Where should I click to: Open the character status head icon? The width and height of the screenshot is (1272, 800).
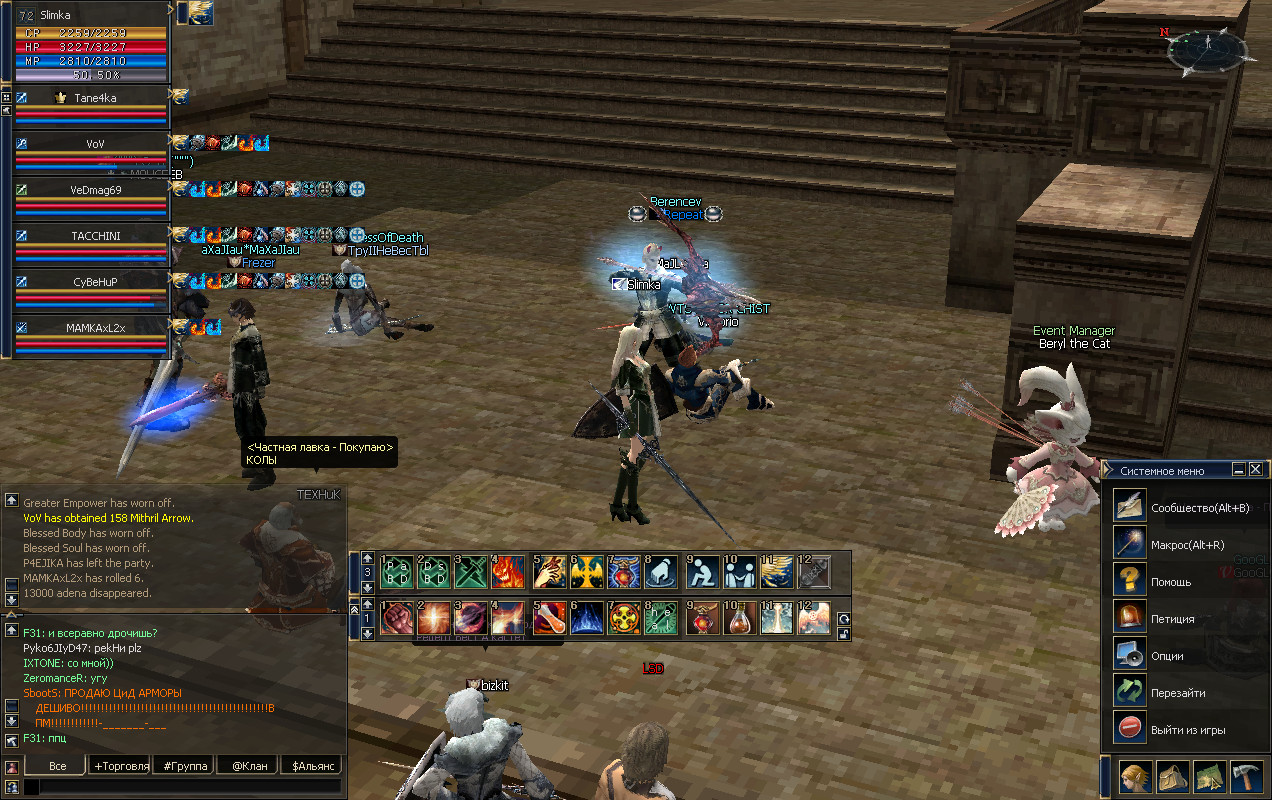[1133, 777]
